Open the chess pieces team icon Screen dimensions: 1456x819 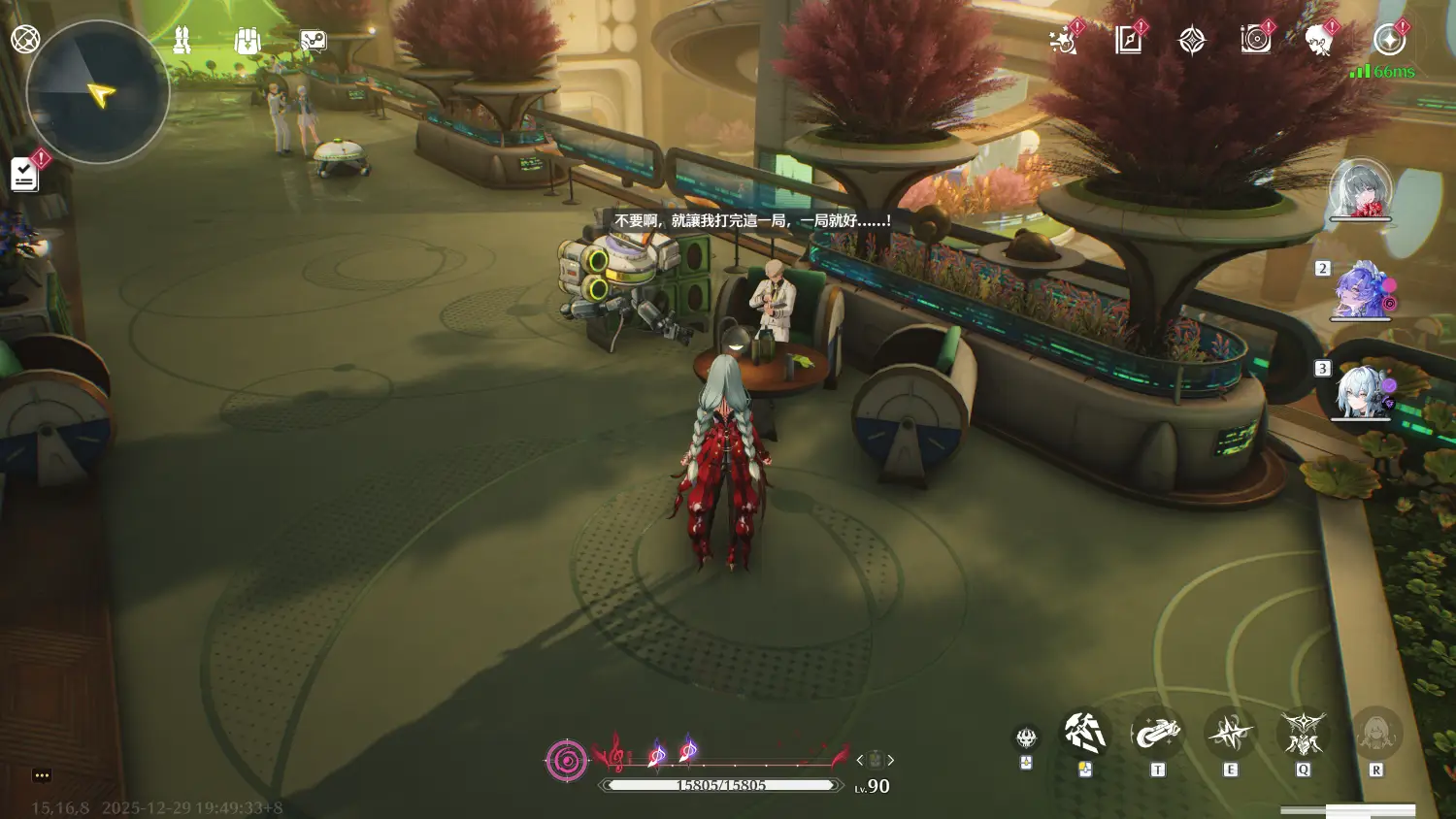point(182,40)
